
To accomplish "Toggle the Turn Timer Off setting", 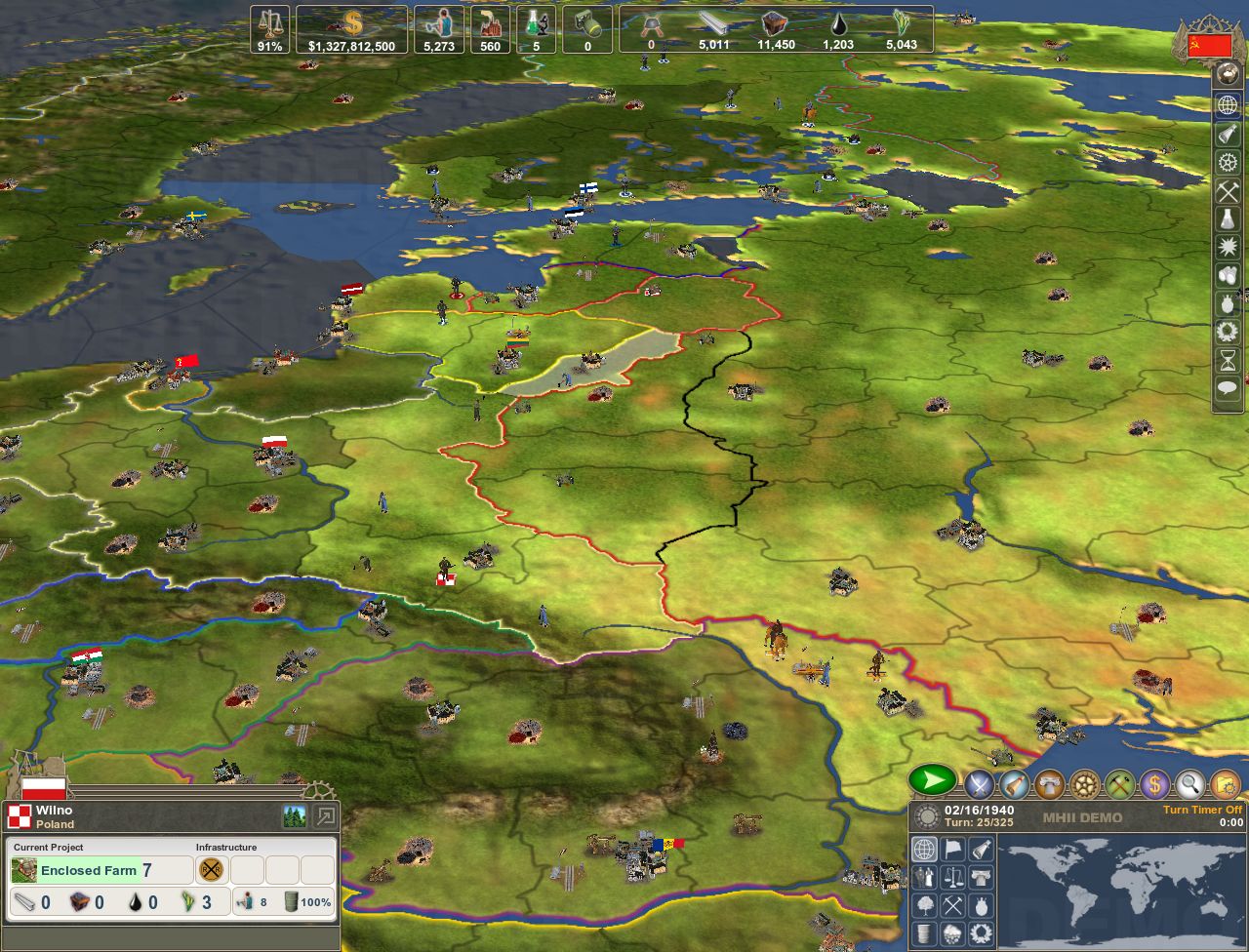I will 1203,810.
